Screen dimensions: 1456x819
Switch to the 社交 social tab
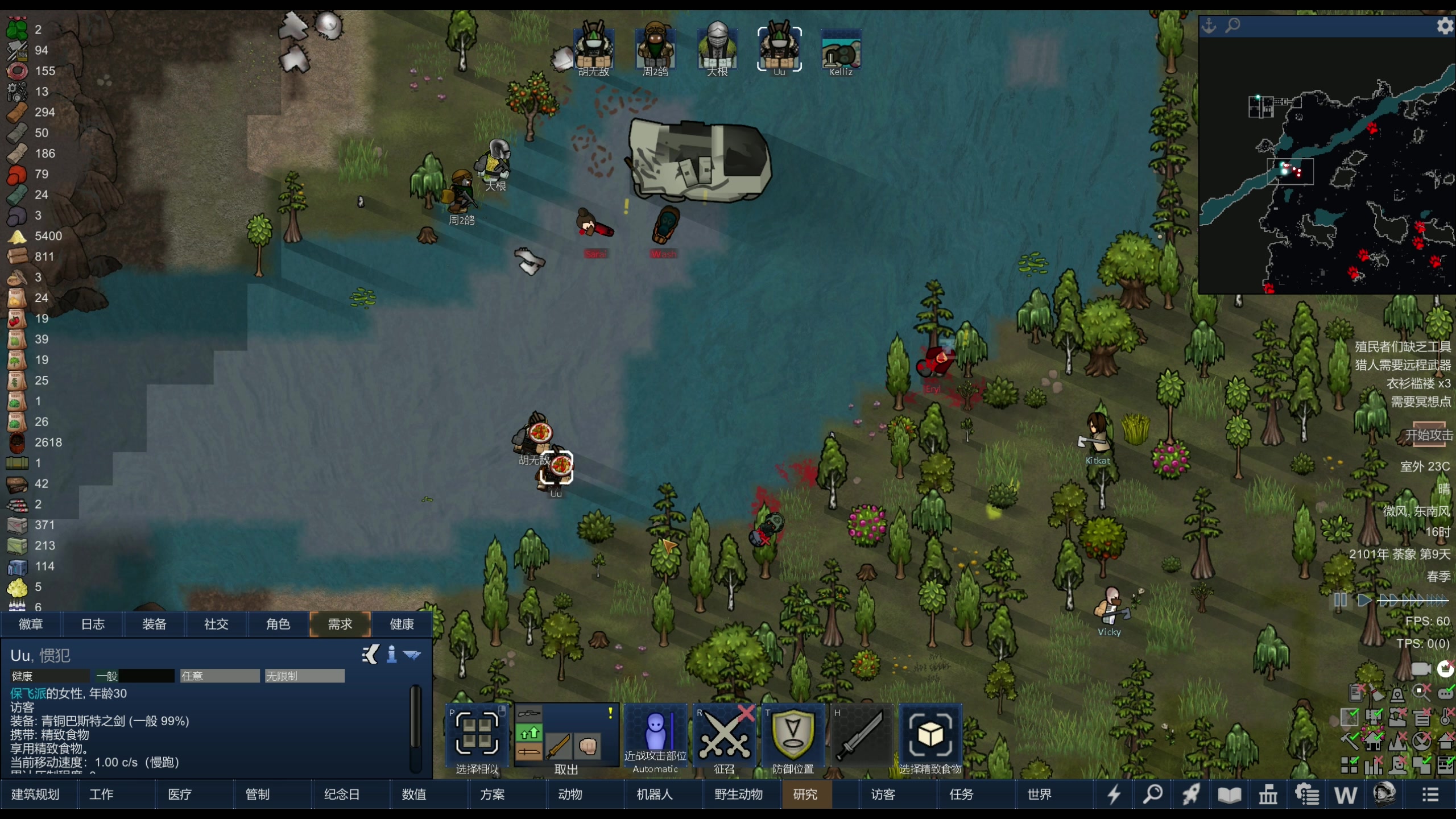[216, 624]
